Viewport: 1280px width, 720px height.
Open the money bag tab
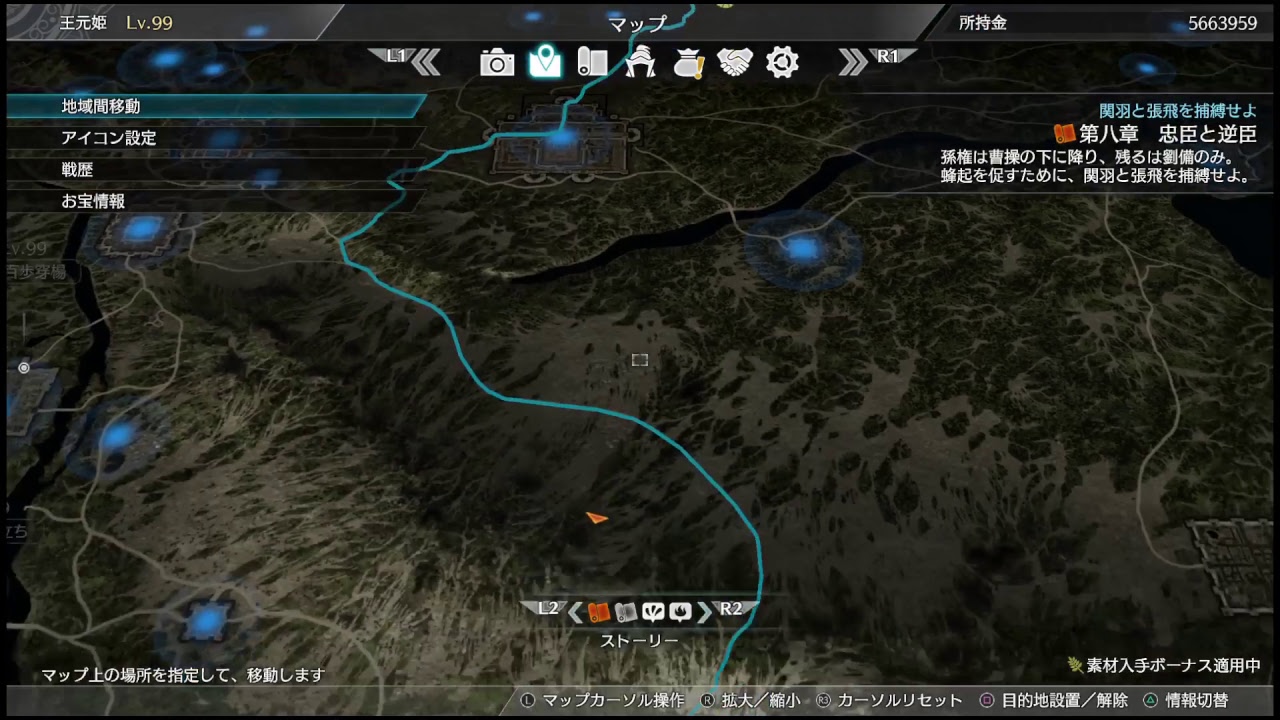coord(688,63)
